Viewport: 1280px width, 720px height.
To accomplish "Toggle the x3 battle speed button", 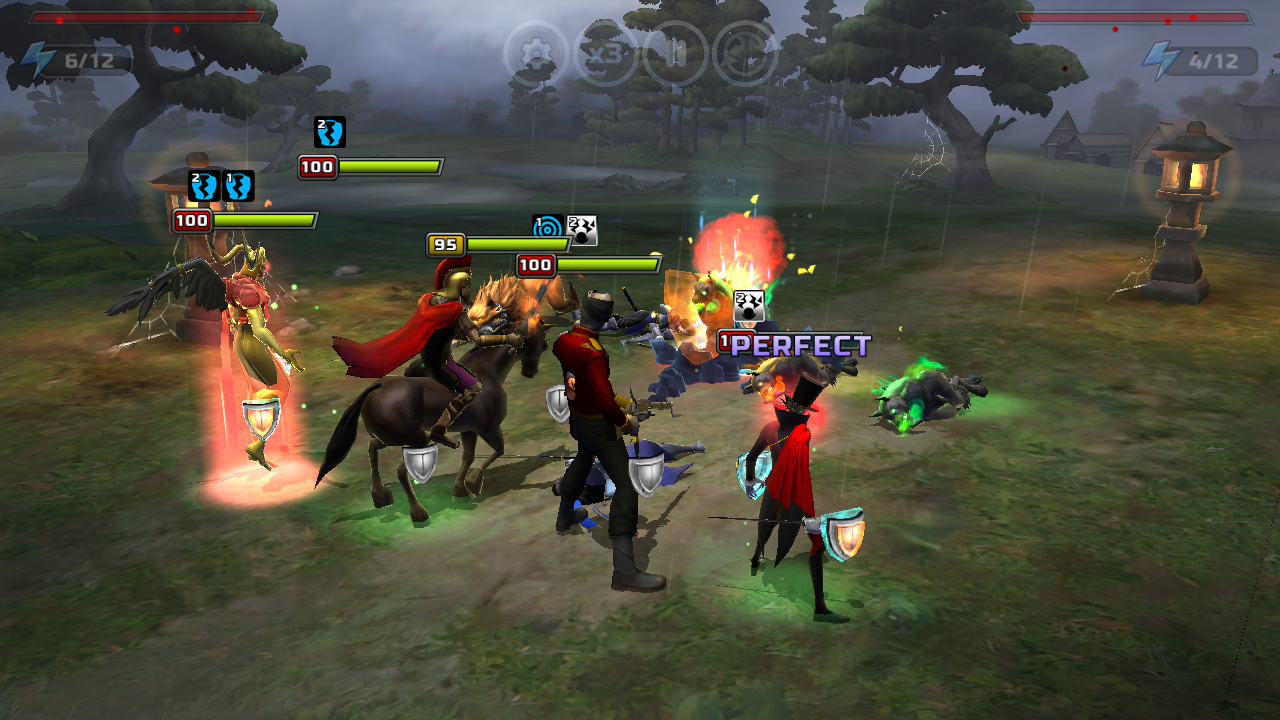I will point(606,53).
